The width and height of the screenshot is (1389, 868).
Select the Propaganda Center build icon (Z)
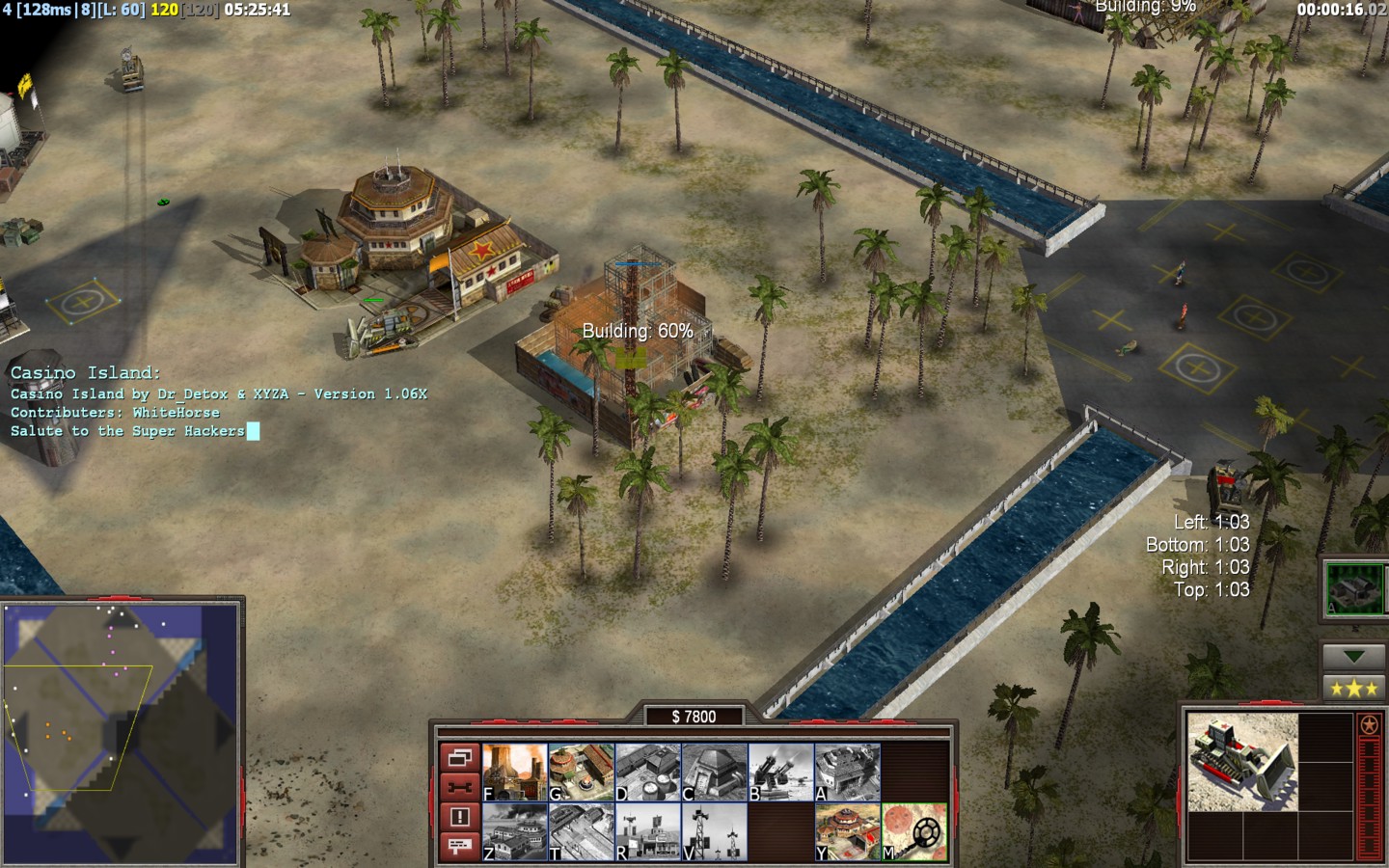click(x=514, y=832)
